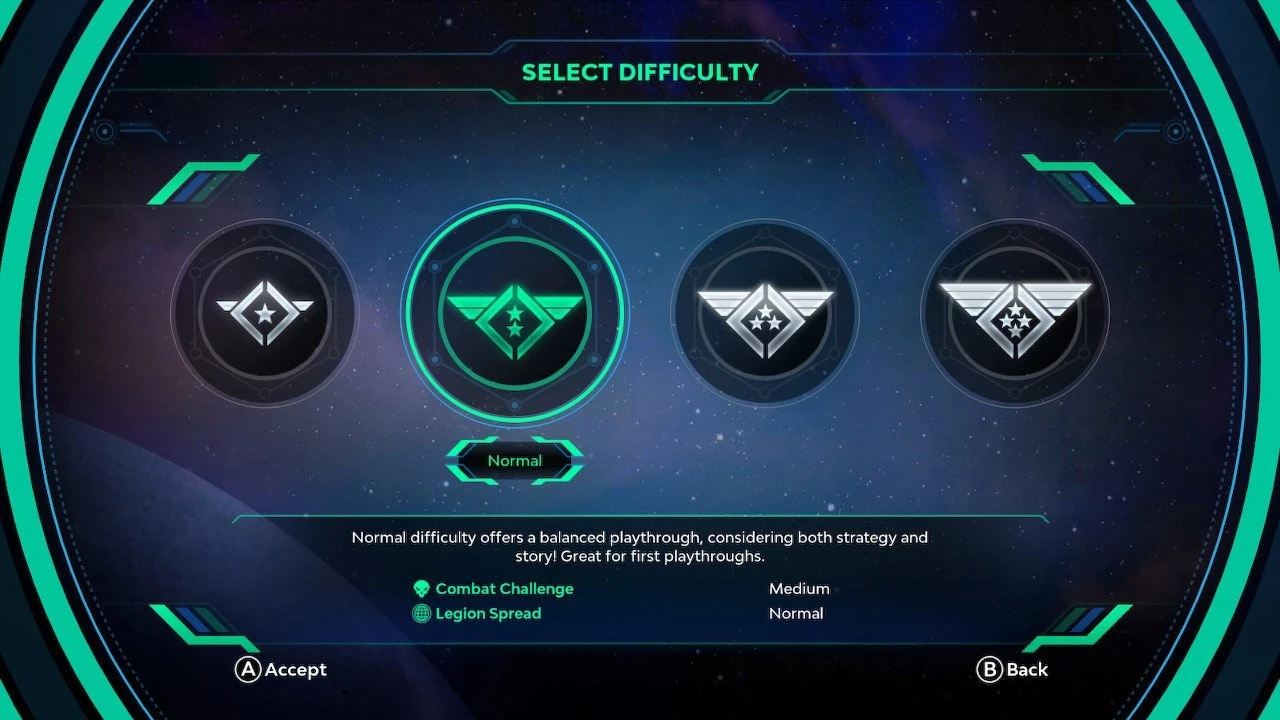
Task: Click the Medium value next to Combat Challenge
Action: 798,588
